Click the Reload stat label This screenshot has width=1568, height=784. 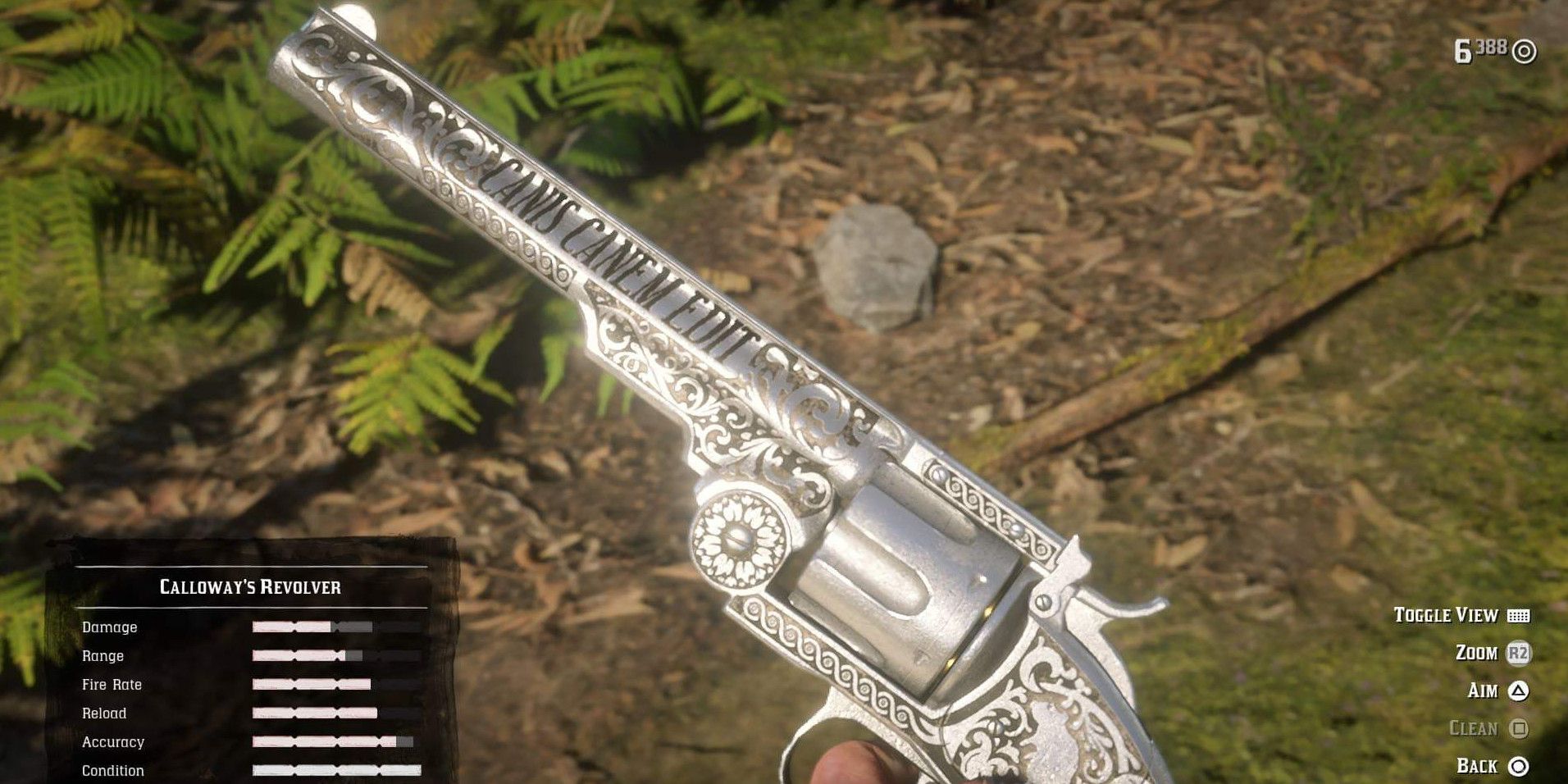pos(105,713)
